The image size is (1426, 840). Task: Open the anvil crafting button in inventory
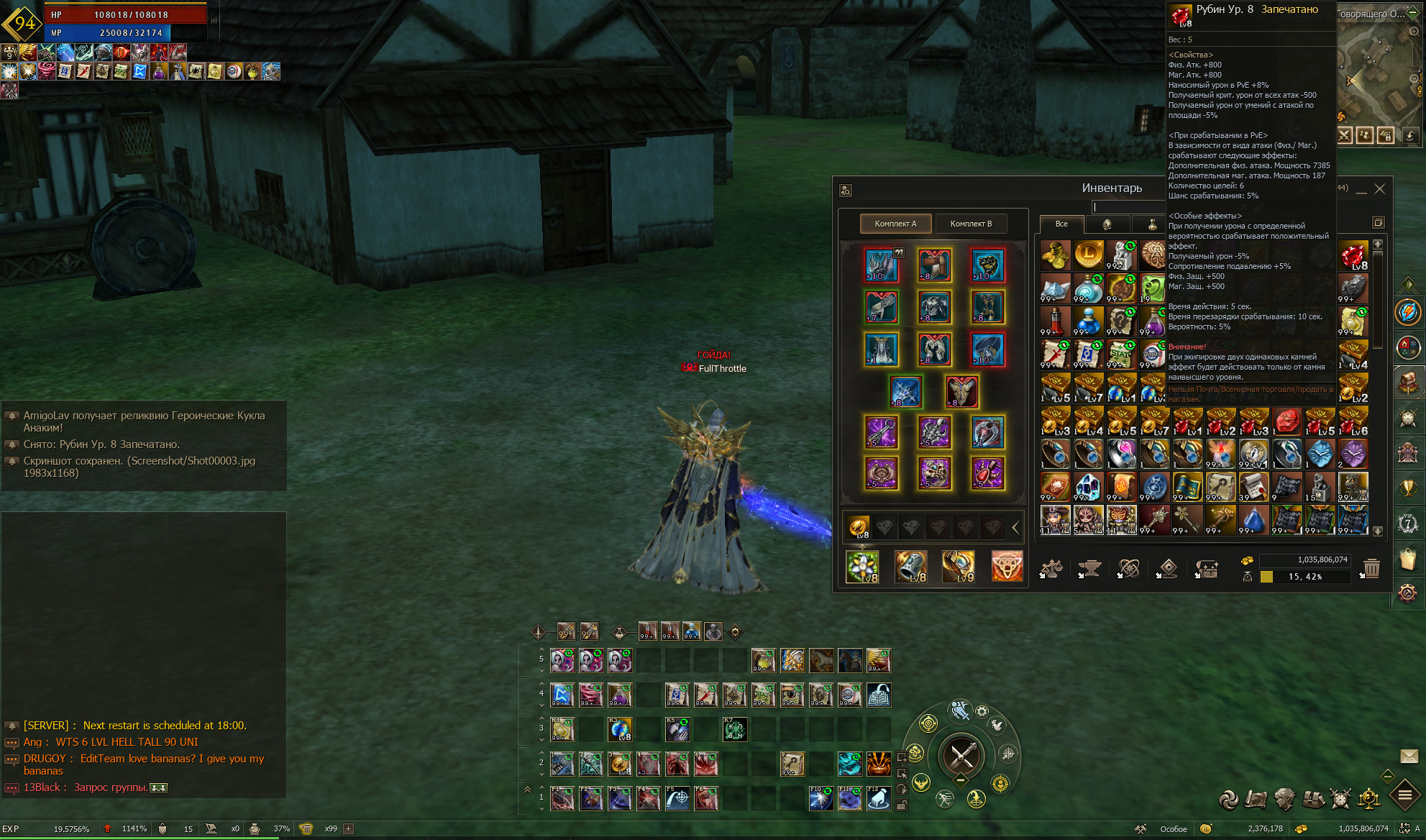click(x=1089, y=569)
